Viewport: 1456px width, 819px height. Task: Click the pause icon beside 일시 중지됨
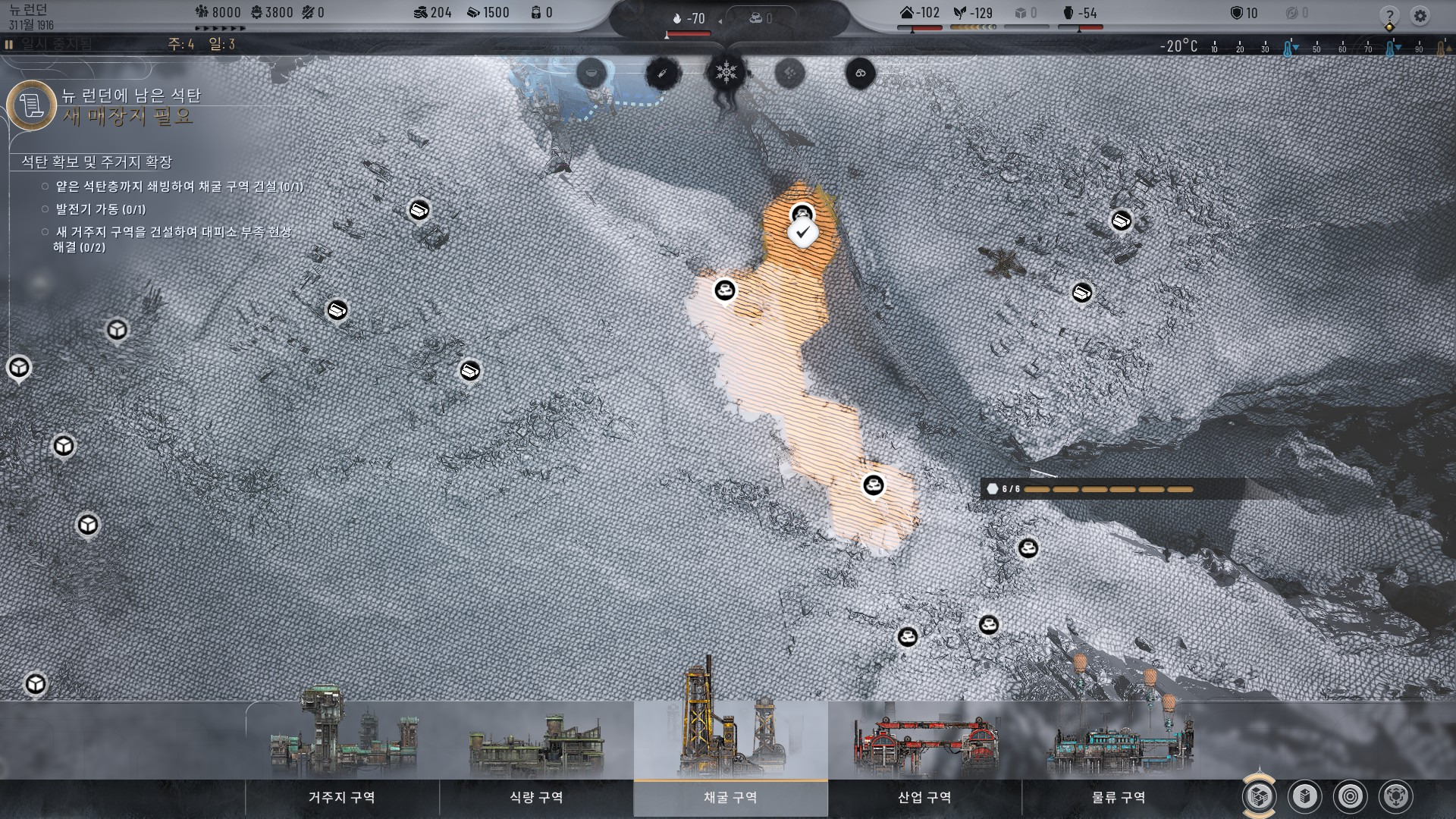tap(9, 45)
